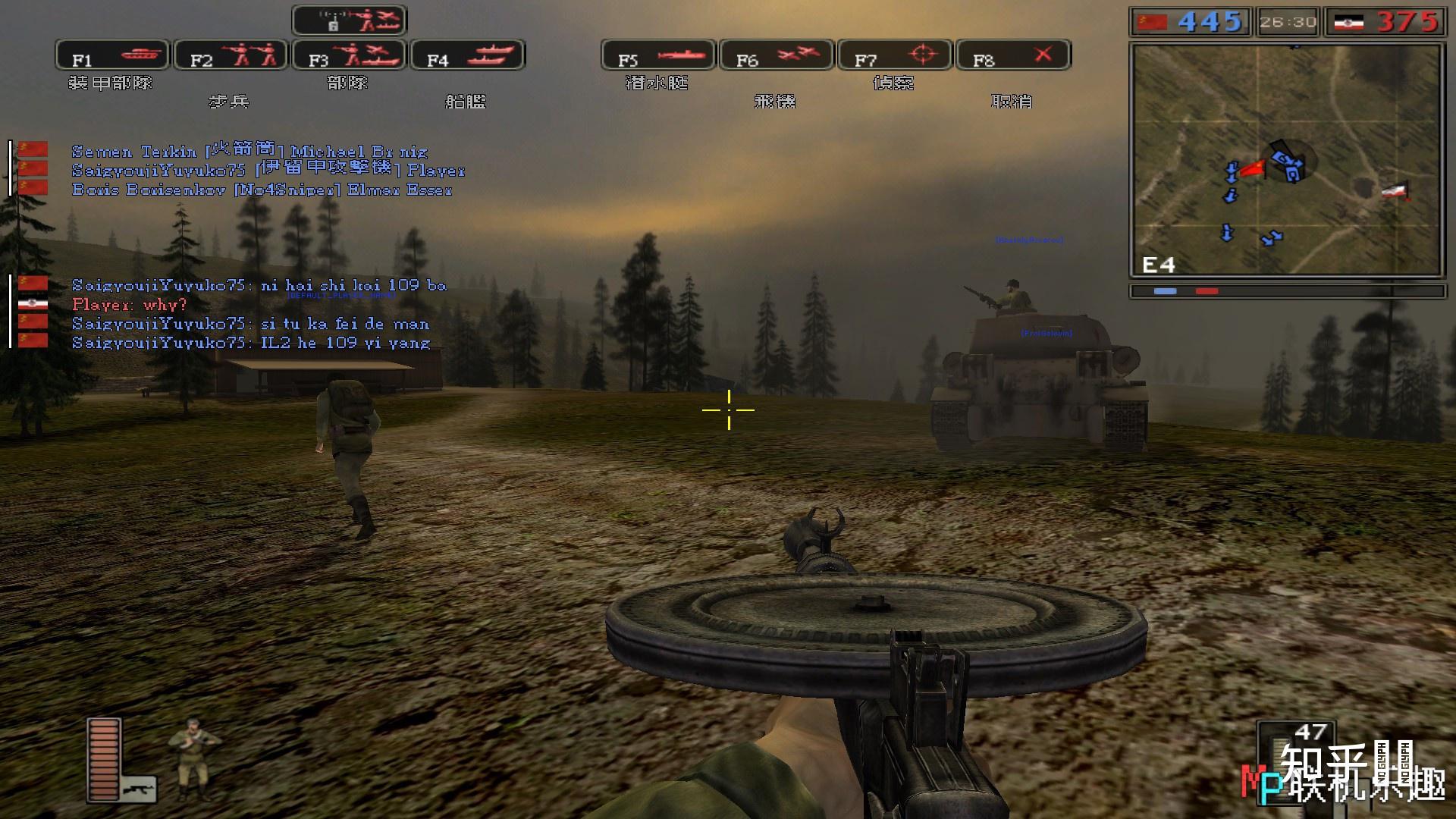
Task: Click the German flag control point on minimap
Action: (x=1394, y=191)
